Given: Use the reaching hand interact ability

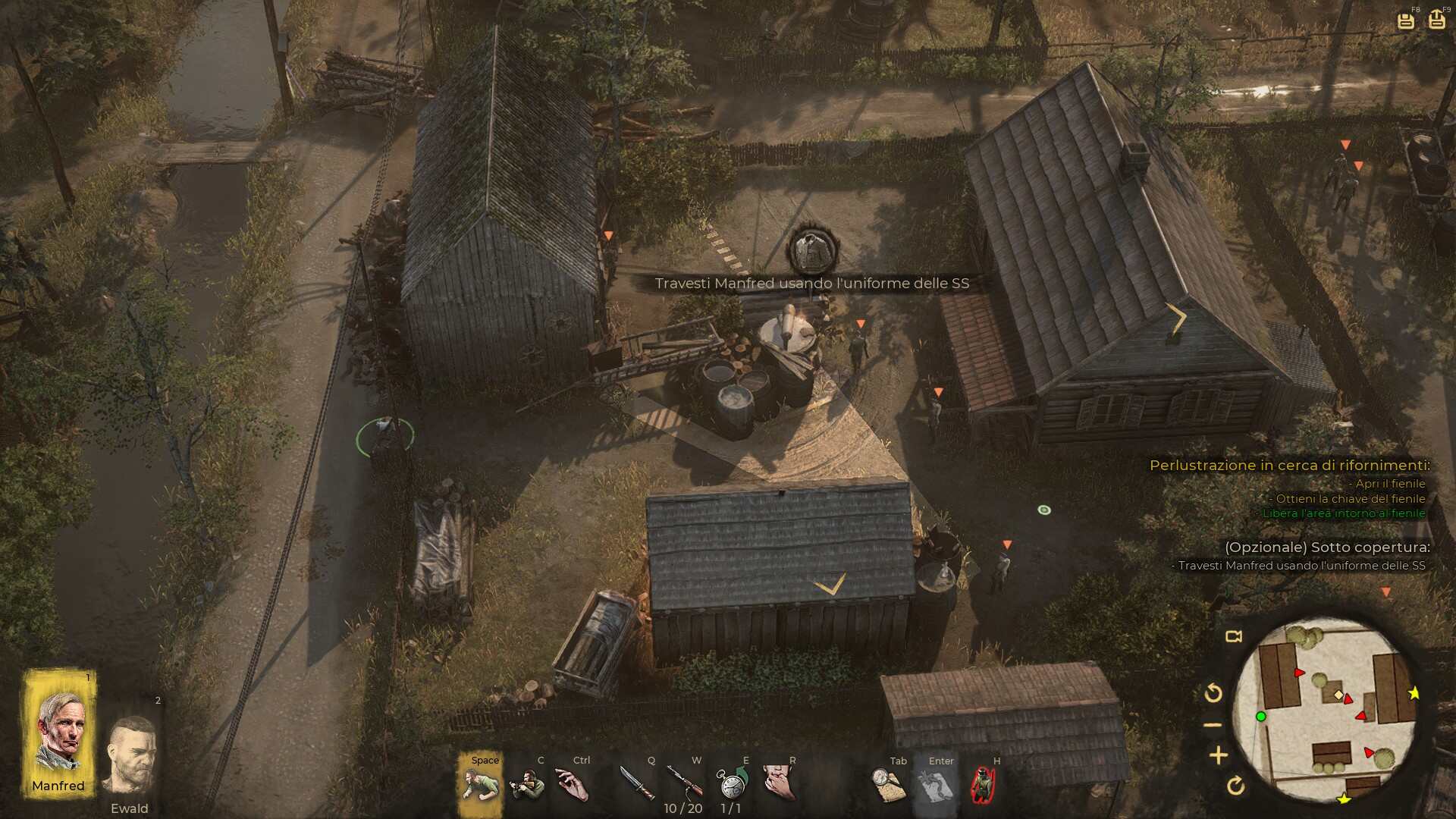Looking at the screenshot, I should point(573,784).
